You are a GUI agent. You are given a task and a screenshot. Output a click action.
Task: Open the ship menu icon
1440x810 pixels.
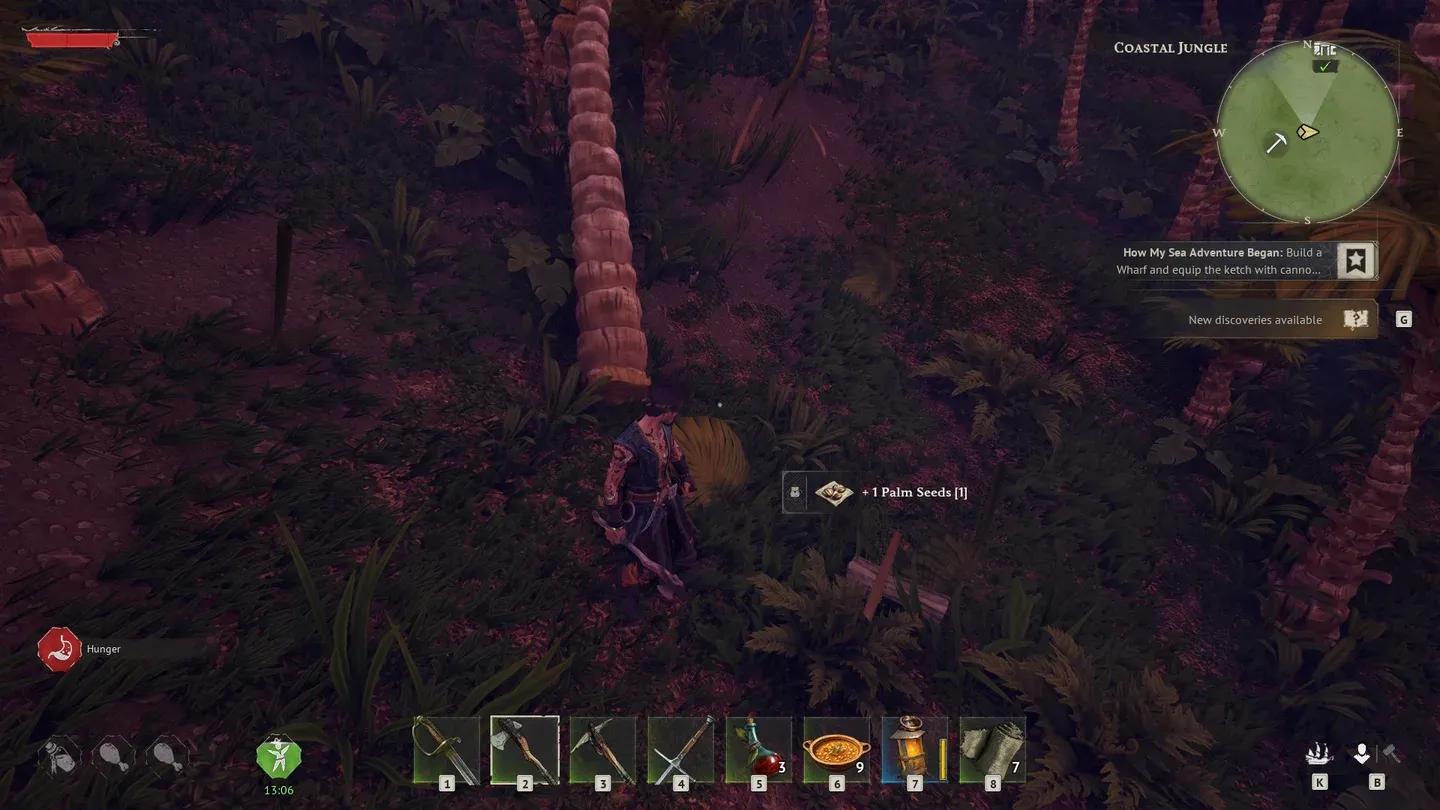coord(1320,754)
